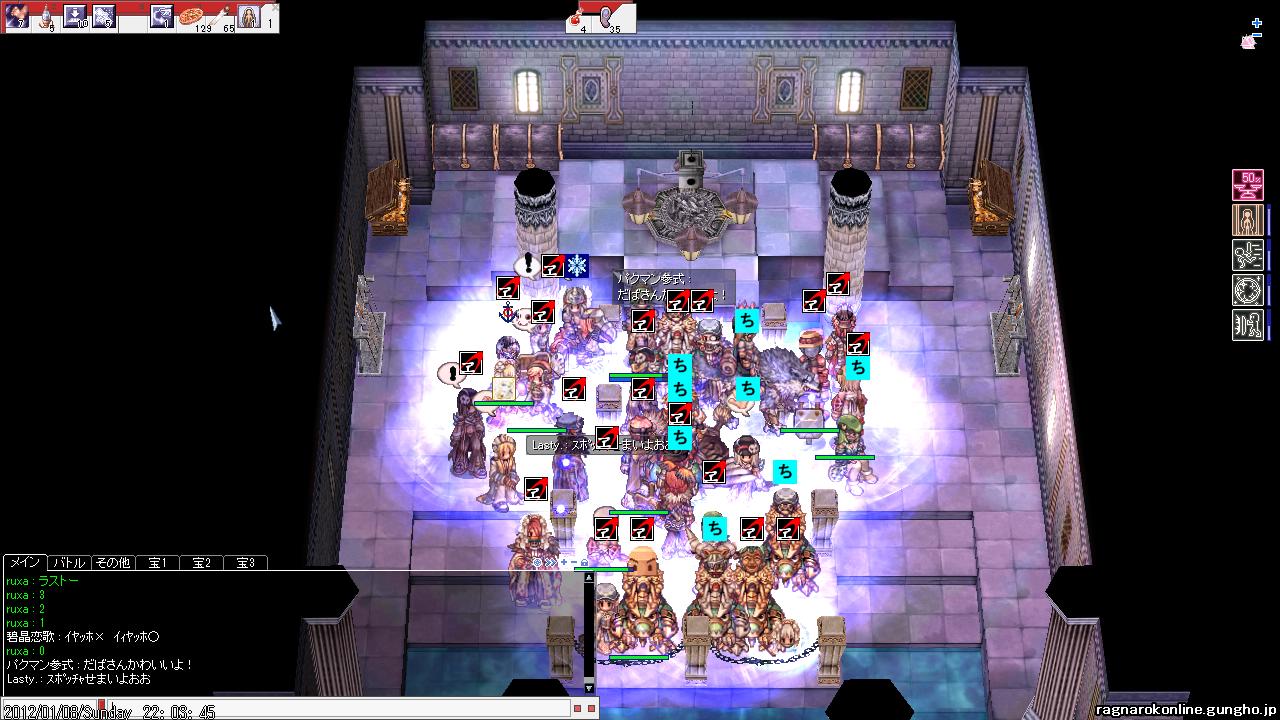Switch to the 宝2 chat tab
Screen dimensions: 1280x720
tap(201, 563)
